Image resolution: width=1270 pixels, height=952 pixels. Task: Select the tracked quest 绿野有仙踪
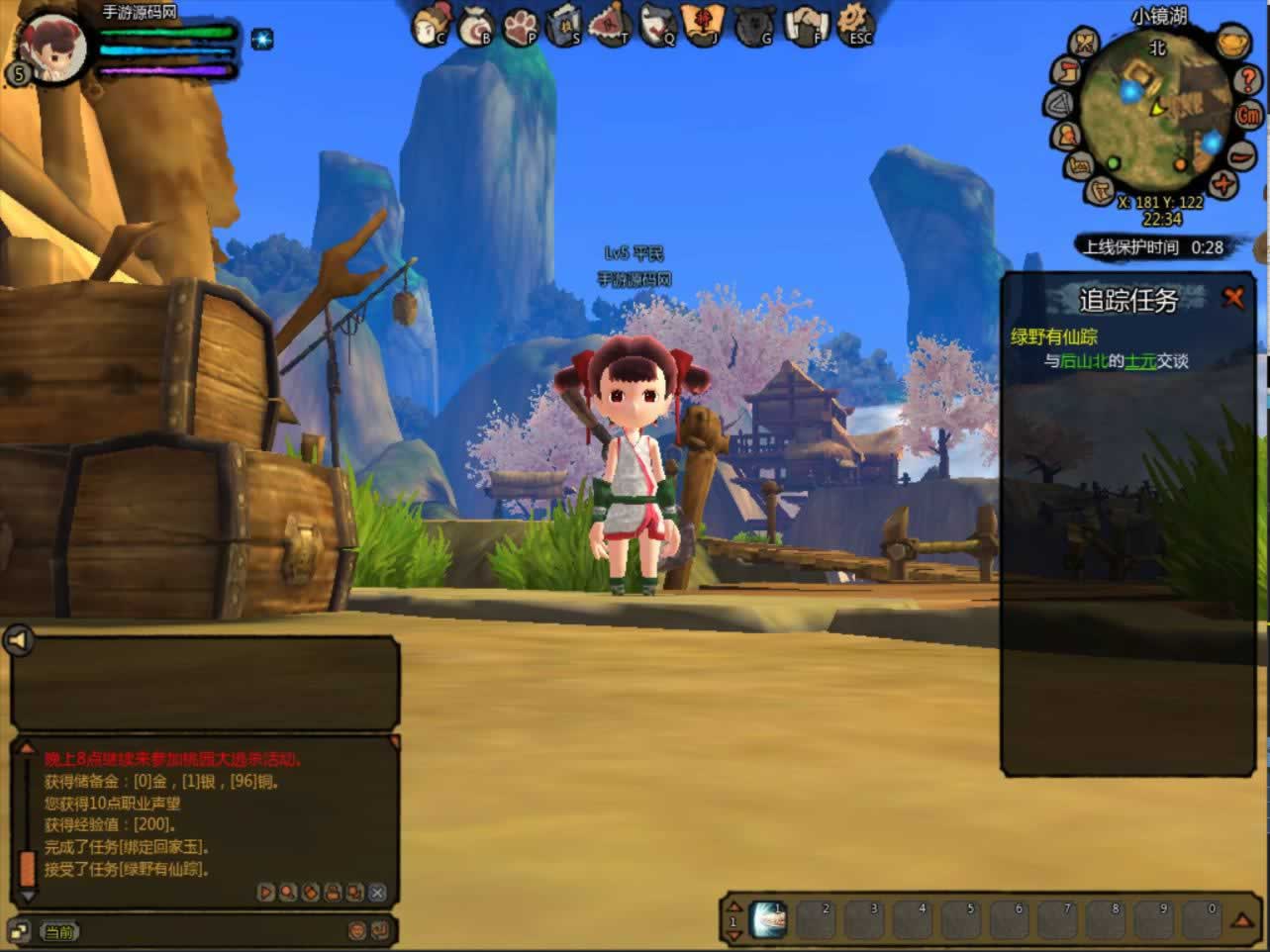tap(1053, 336)
